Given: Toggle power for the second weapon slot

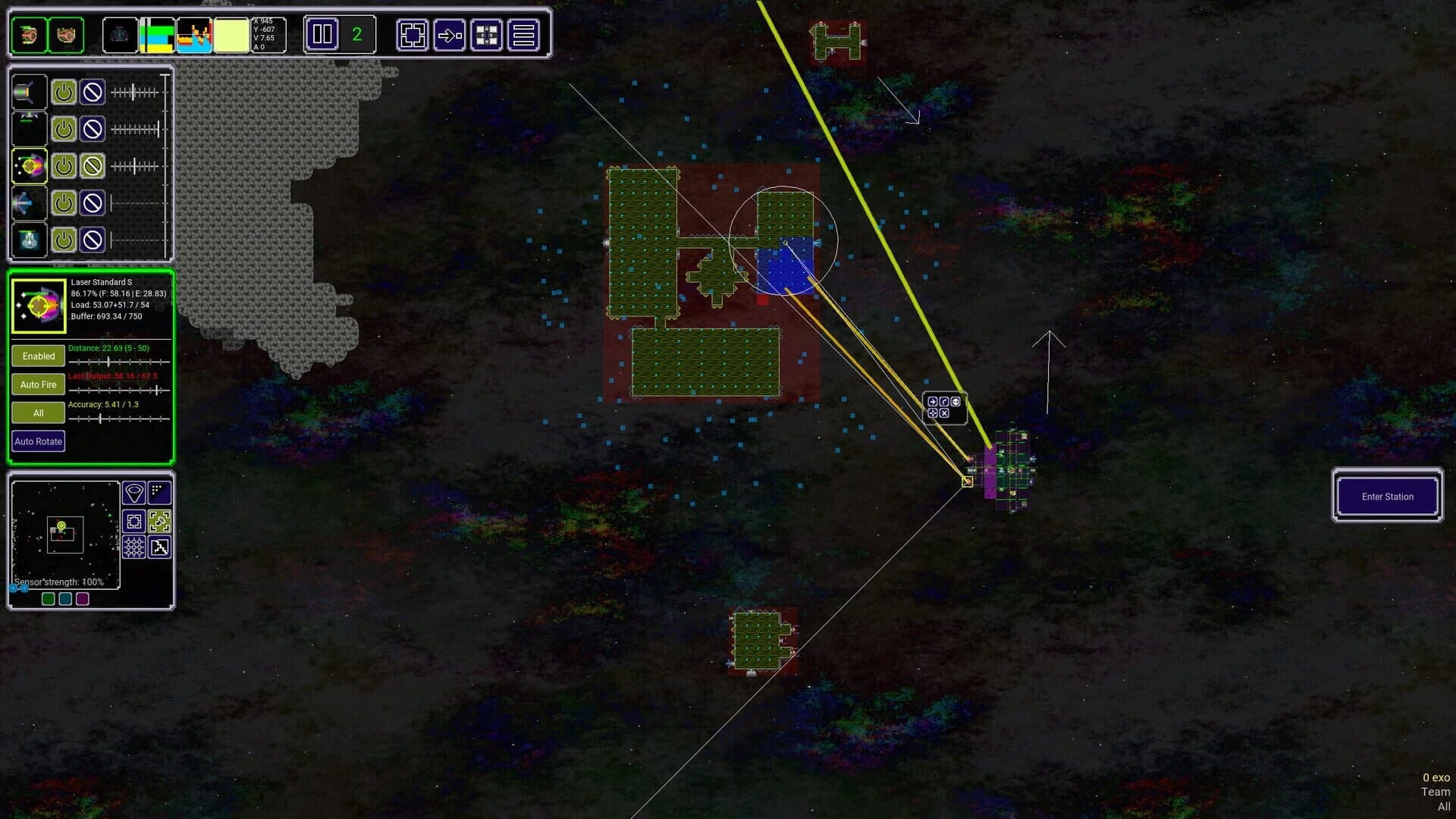Looking at the screenshot, I should tap(63, 129).
